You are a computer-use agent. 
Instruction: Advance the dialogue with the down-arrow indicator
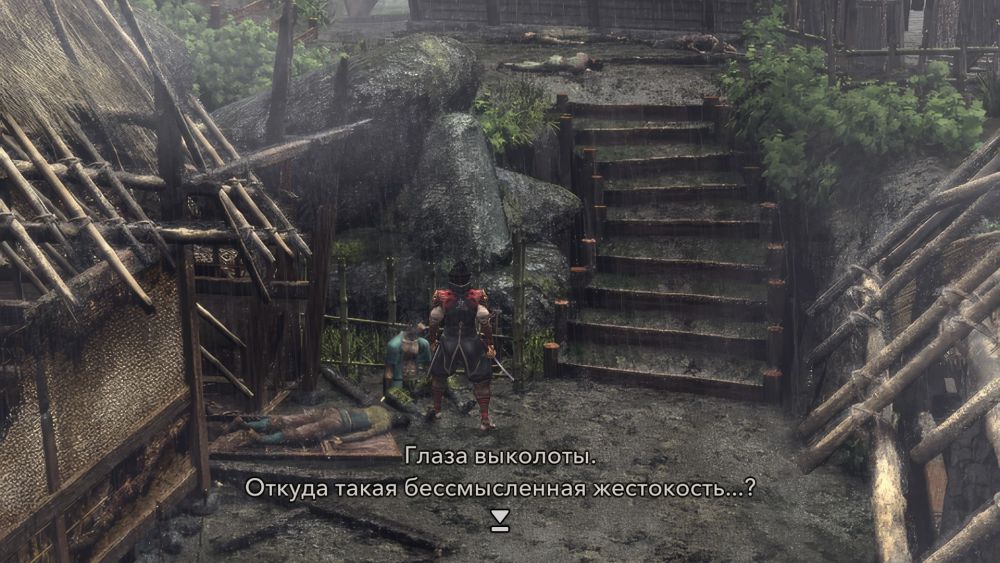(x=500, y=519)
